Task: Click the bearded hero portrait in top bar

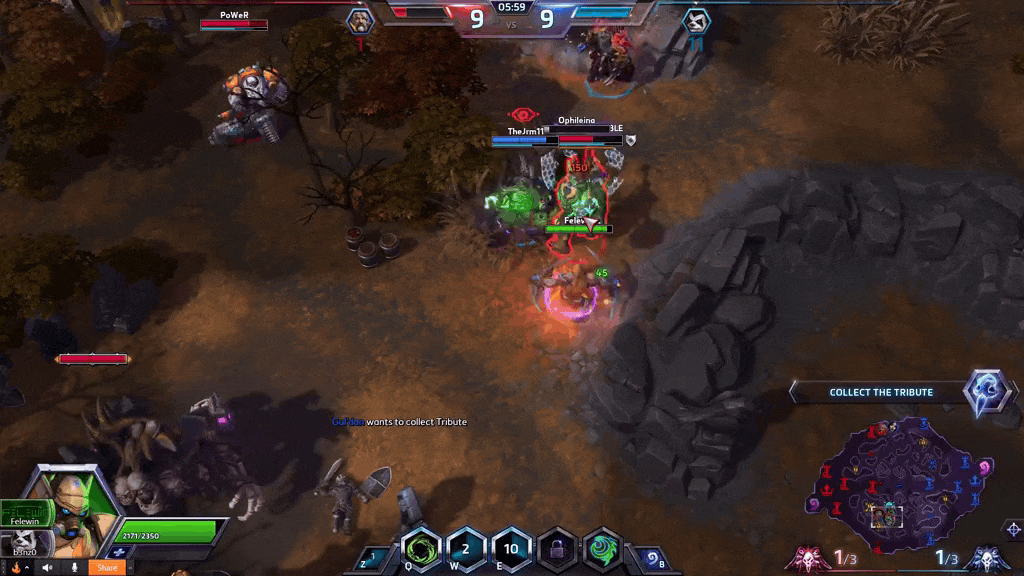Action: [360, 20]
